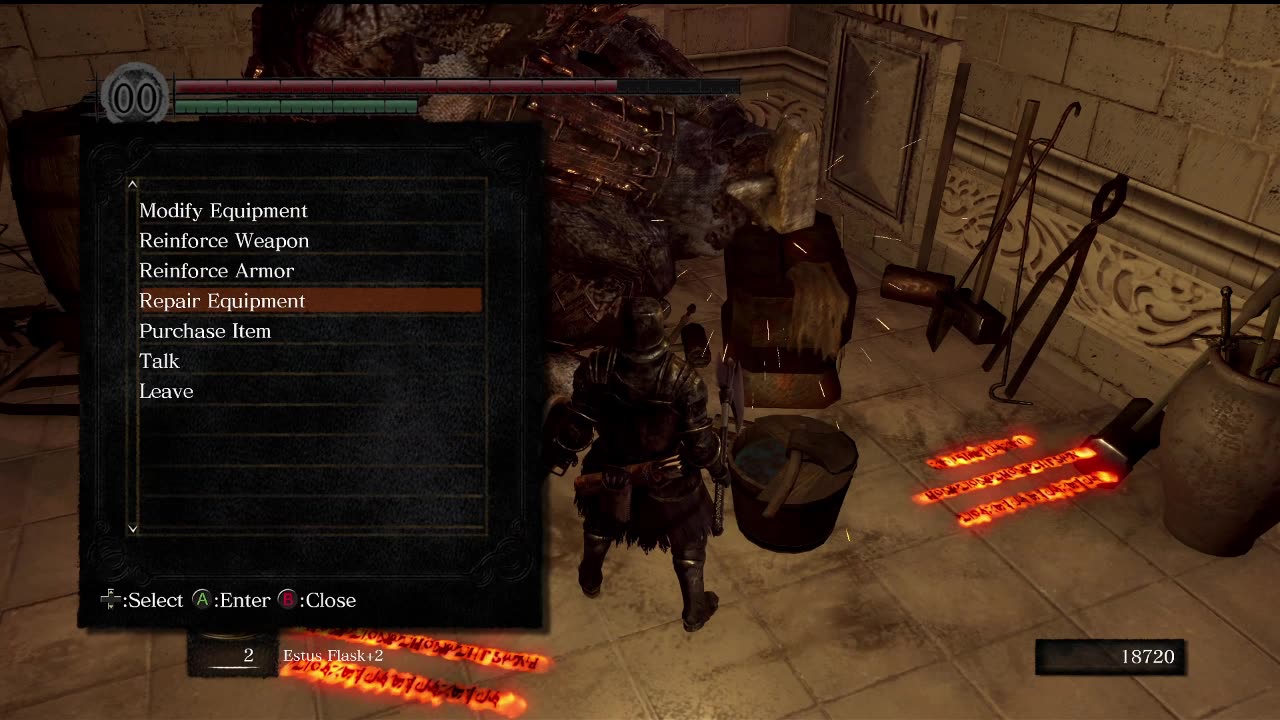Click the menu's scroll up arrow
Image resolution: width=1280 pixels, height=720 pixels.
click(x=132, y=184)
